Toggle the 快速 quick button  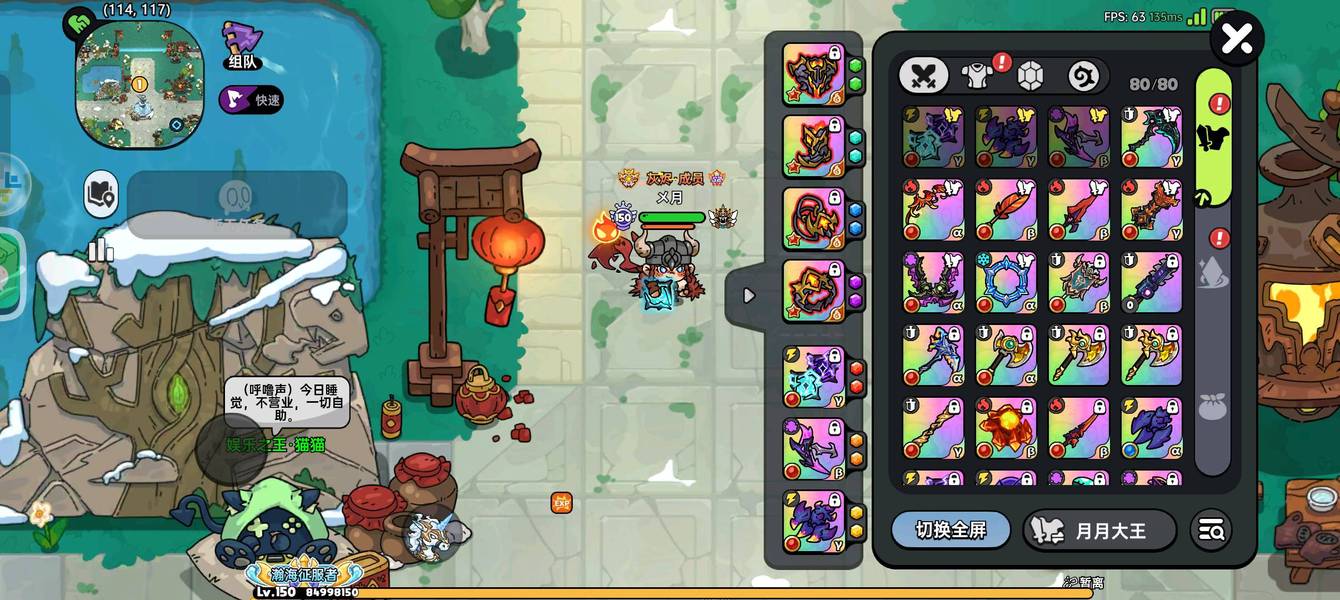251,100
